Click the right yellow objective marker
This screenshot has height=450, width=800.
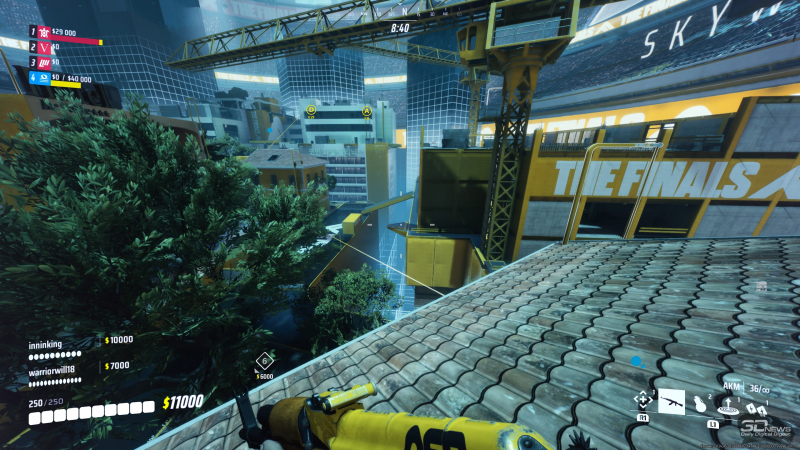click(367, 111)
